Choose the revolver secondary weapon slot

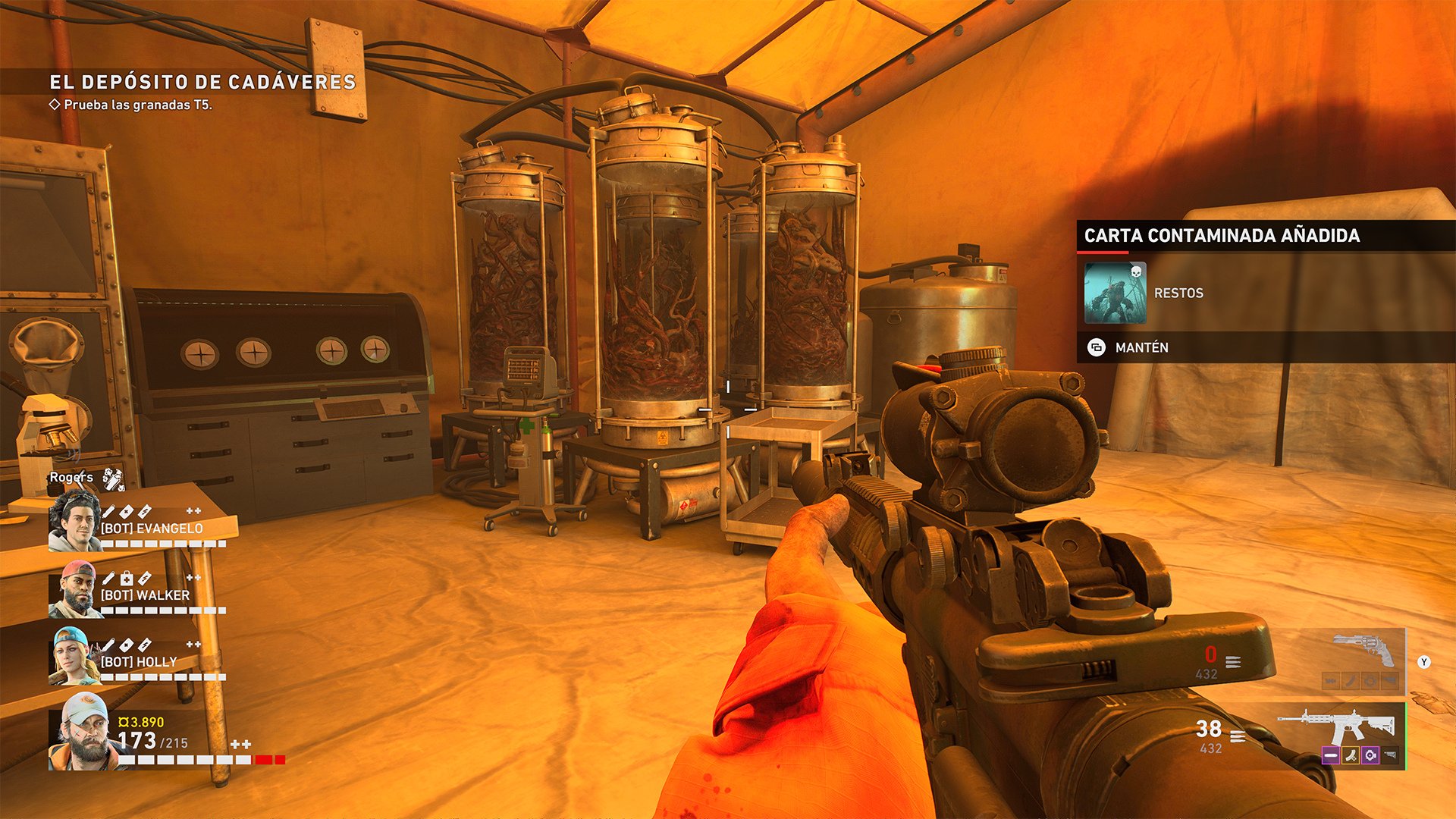1363,651
